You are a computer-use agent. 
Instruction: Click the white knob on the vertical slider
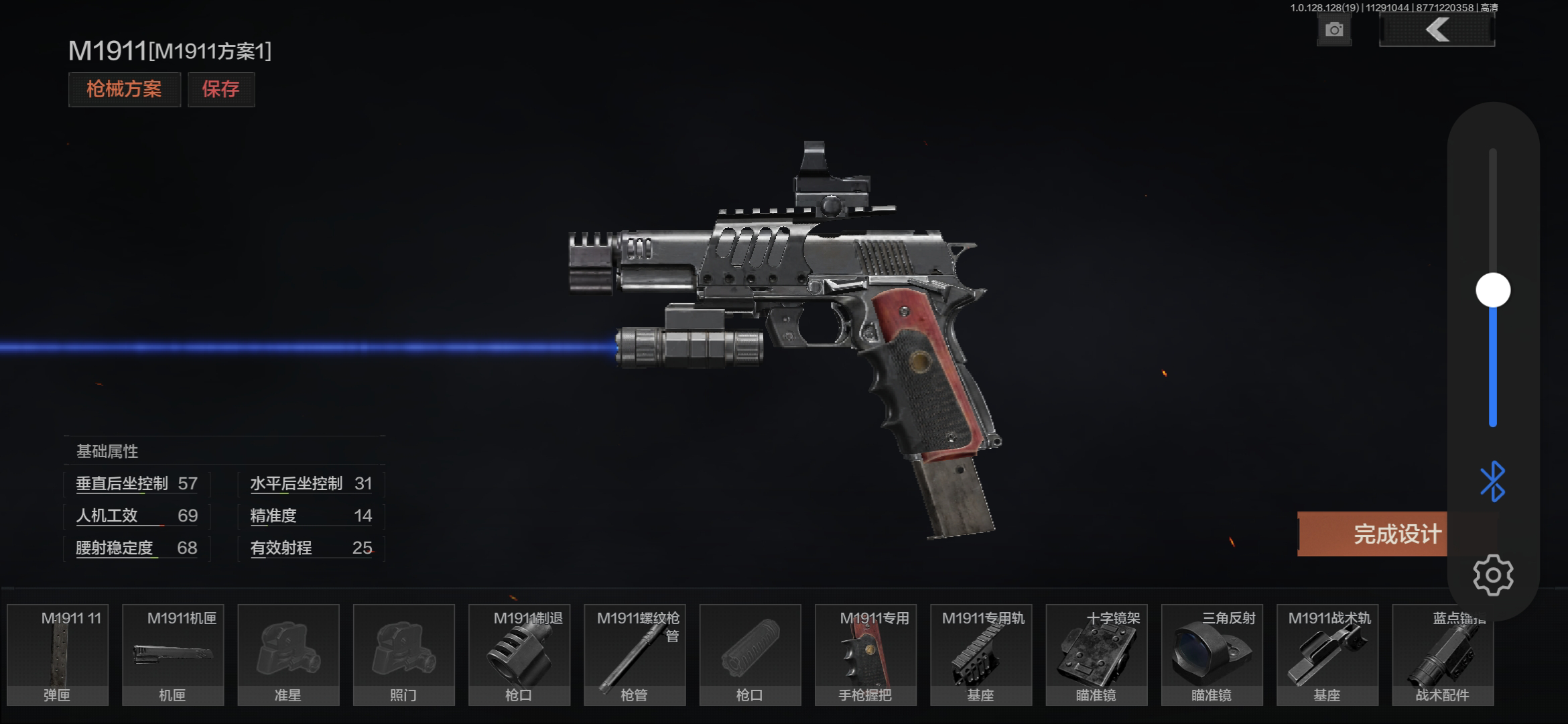click(1493, 290)
